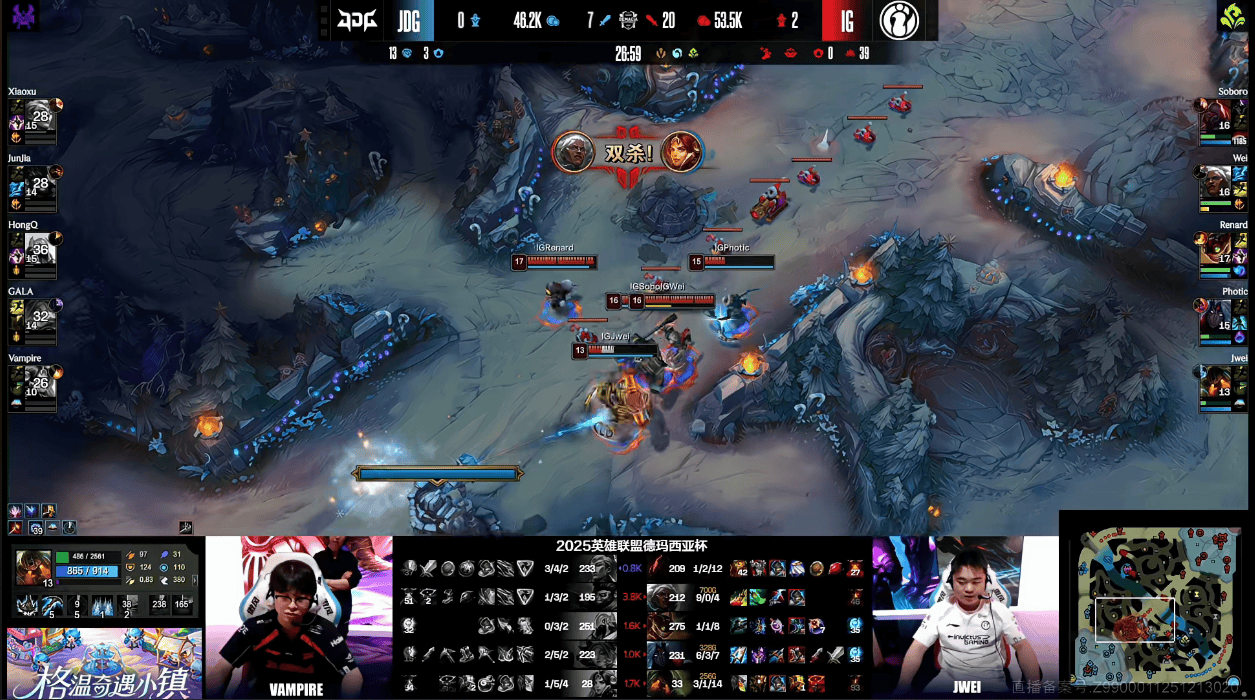Click the green dragon icon at top-right
The width and height of the screenshot is (1255, 700).
[x=1231, y=17]
